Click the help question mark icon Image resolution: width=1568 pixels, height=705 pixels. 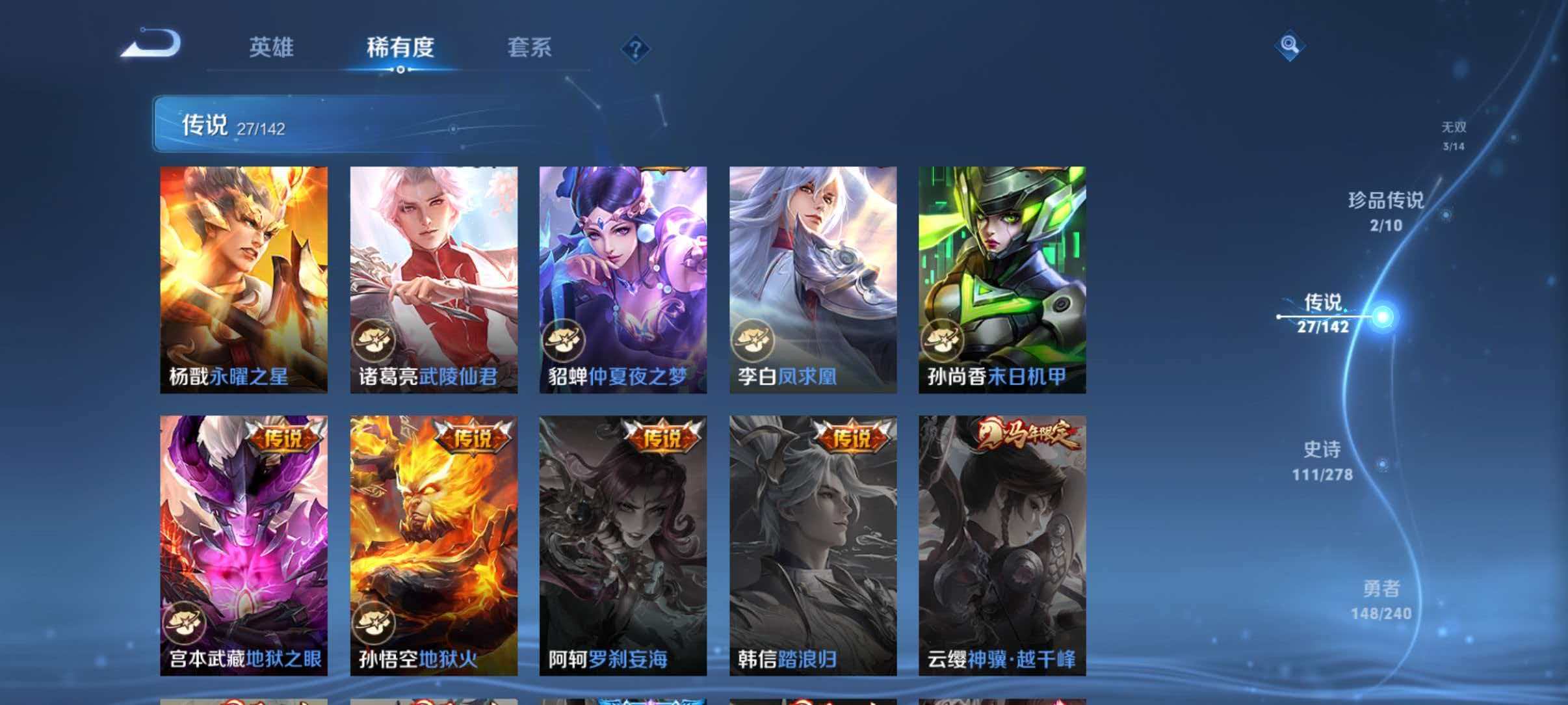click(x=635, y=48)
